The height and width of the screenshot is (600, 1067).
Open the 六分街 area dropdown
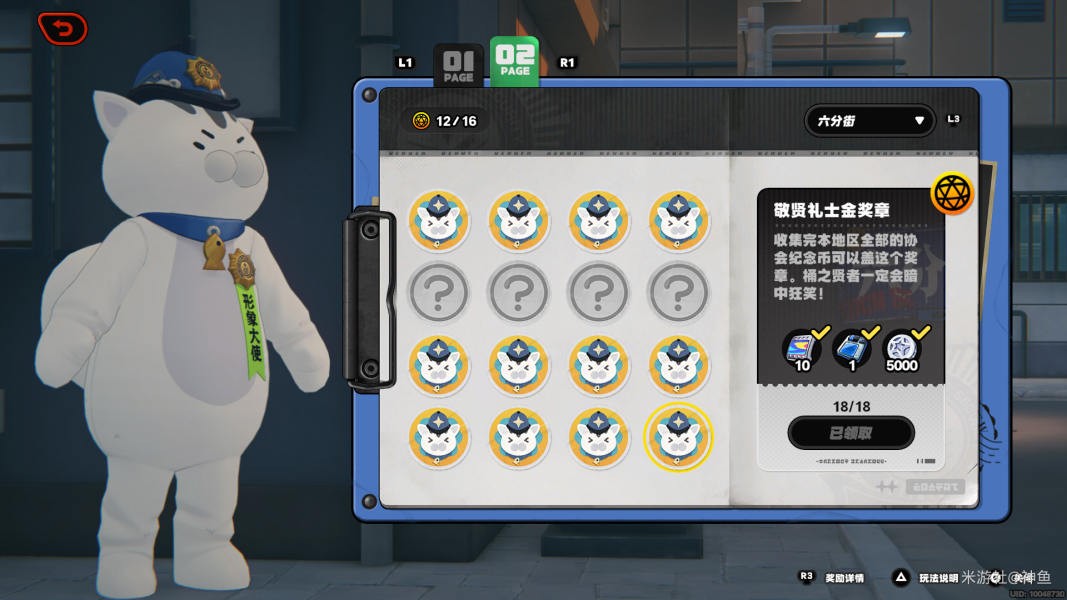click(x=870, y=121)
